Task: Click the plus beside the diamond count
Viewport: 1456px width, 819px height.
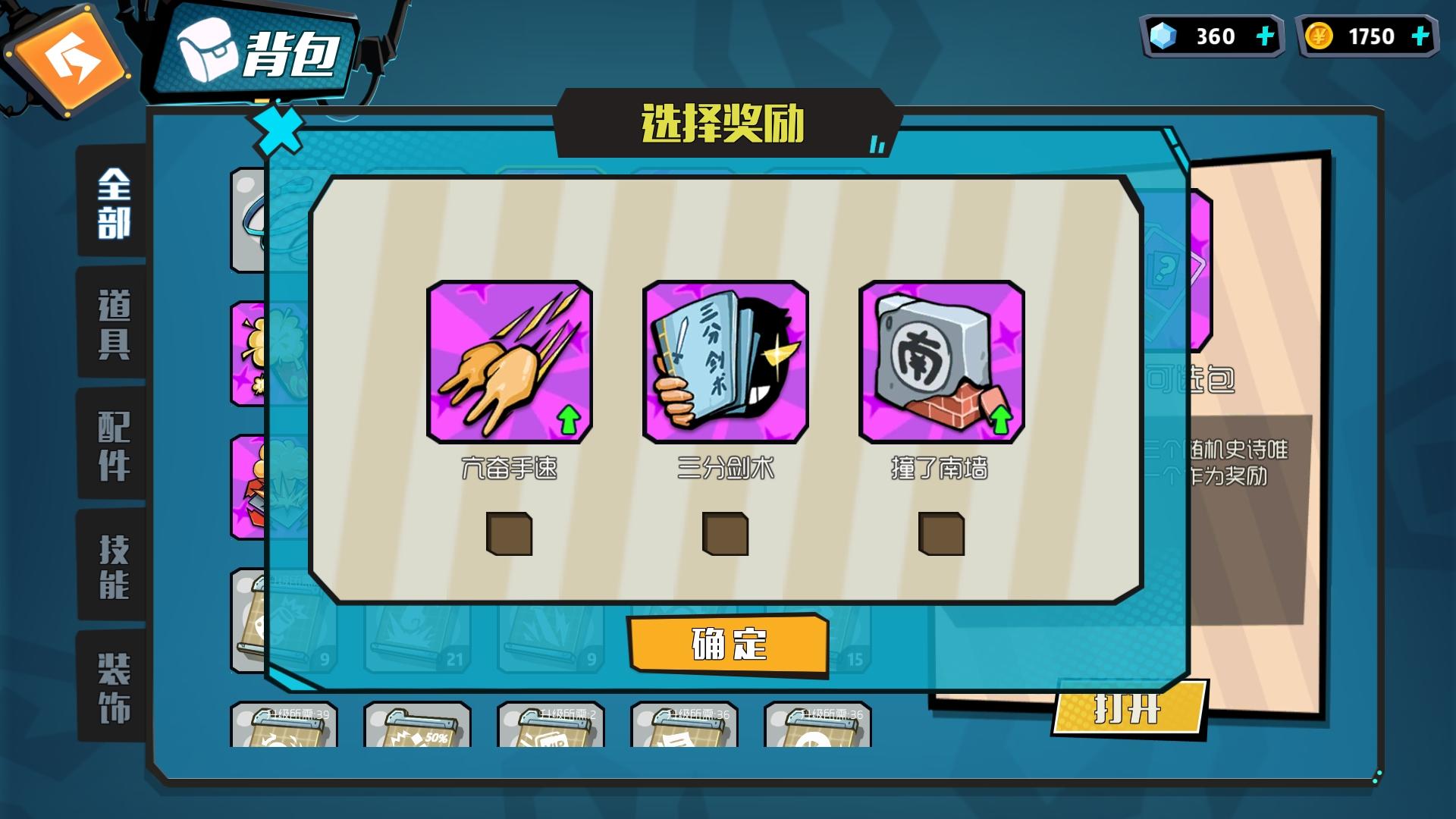Action: pos(1266,35)
